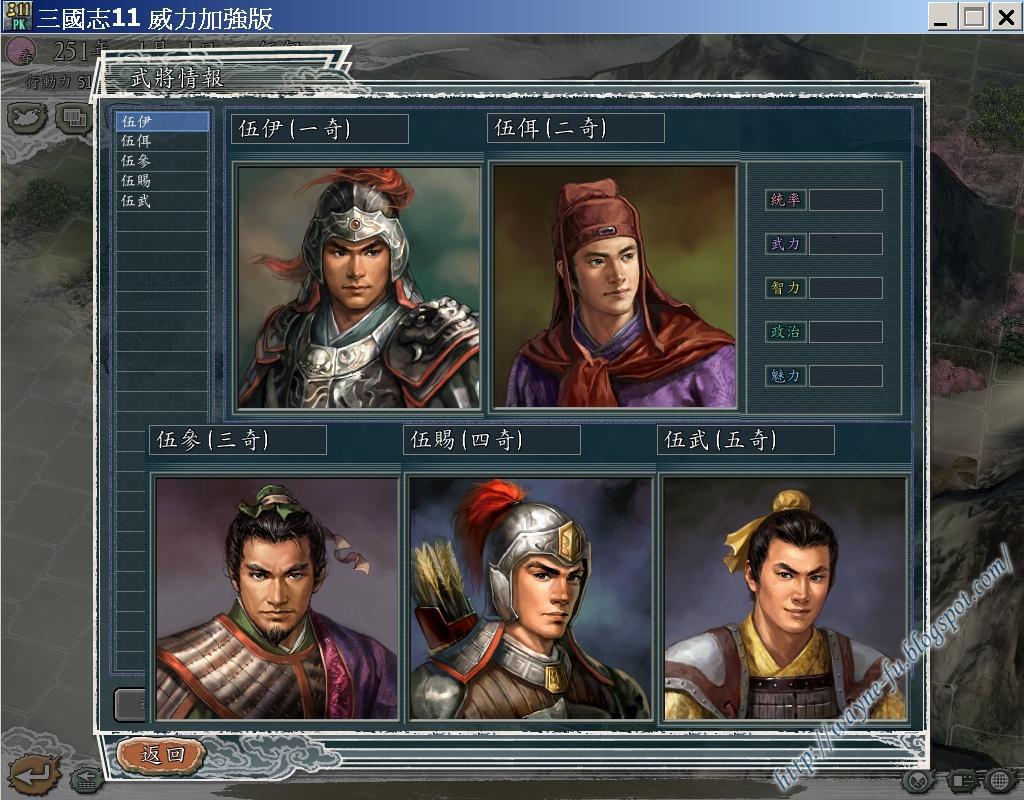This screenshot has height=800, width=1024.
Task: Select 伍伊 in the officer list
Action: (160, 121)
